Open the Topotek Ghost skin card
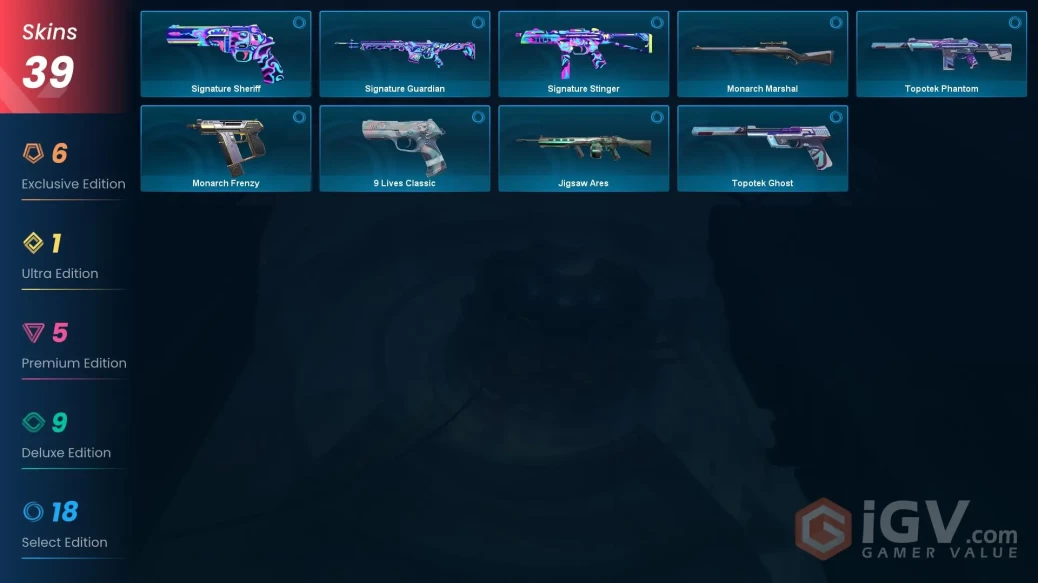 762,148
